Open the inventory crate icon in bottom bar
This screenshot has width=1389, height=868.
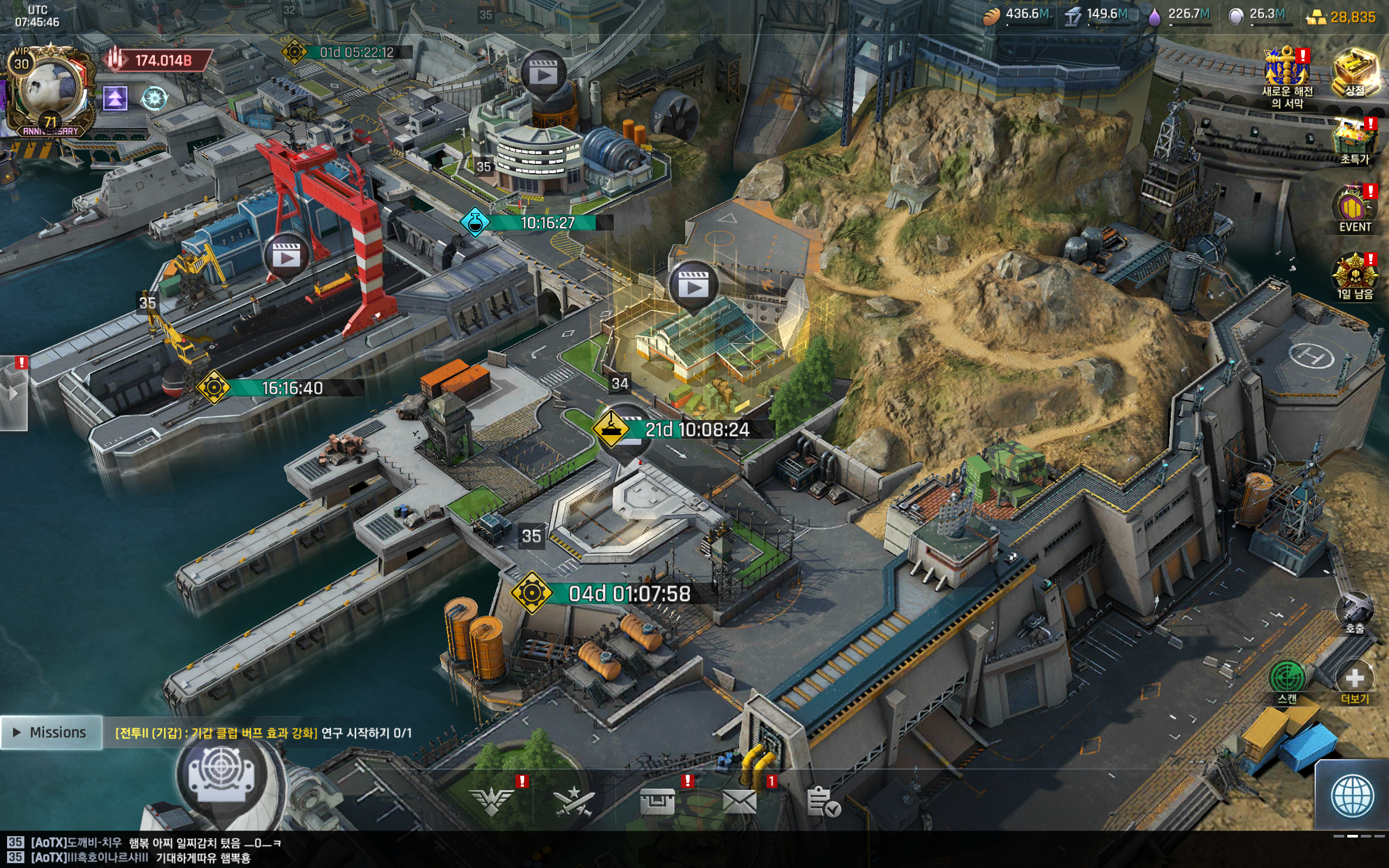click(657, 801)
